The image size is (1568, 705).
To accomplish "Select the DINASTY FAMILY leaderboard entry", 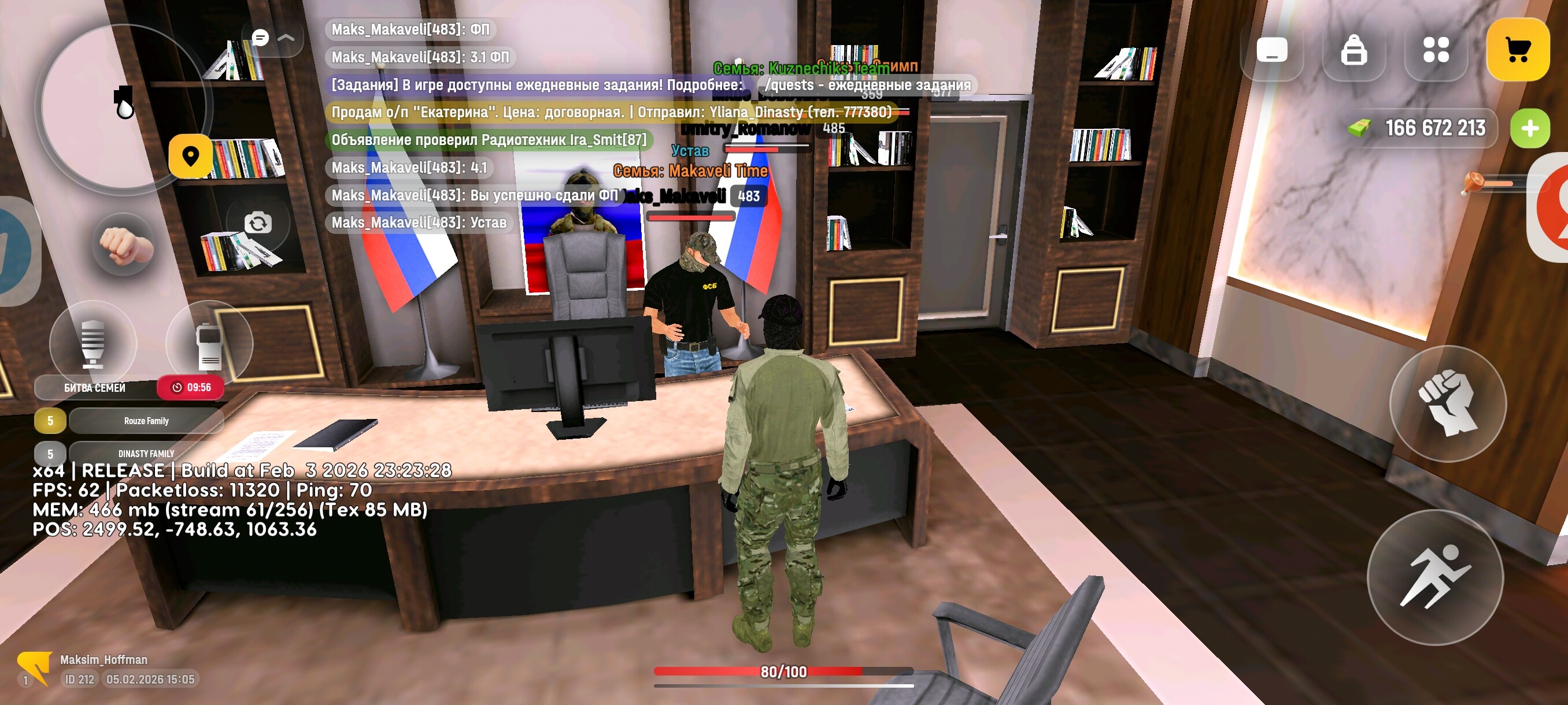I will tap(145, 453).
